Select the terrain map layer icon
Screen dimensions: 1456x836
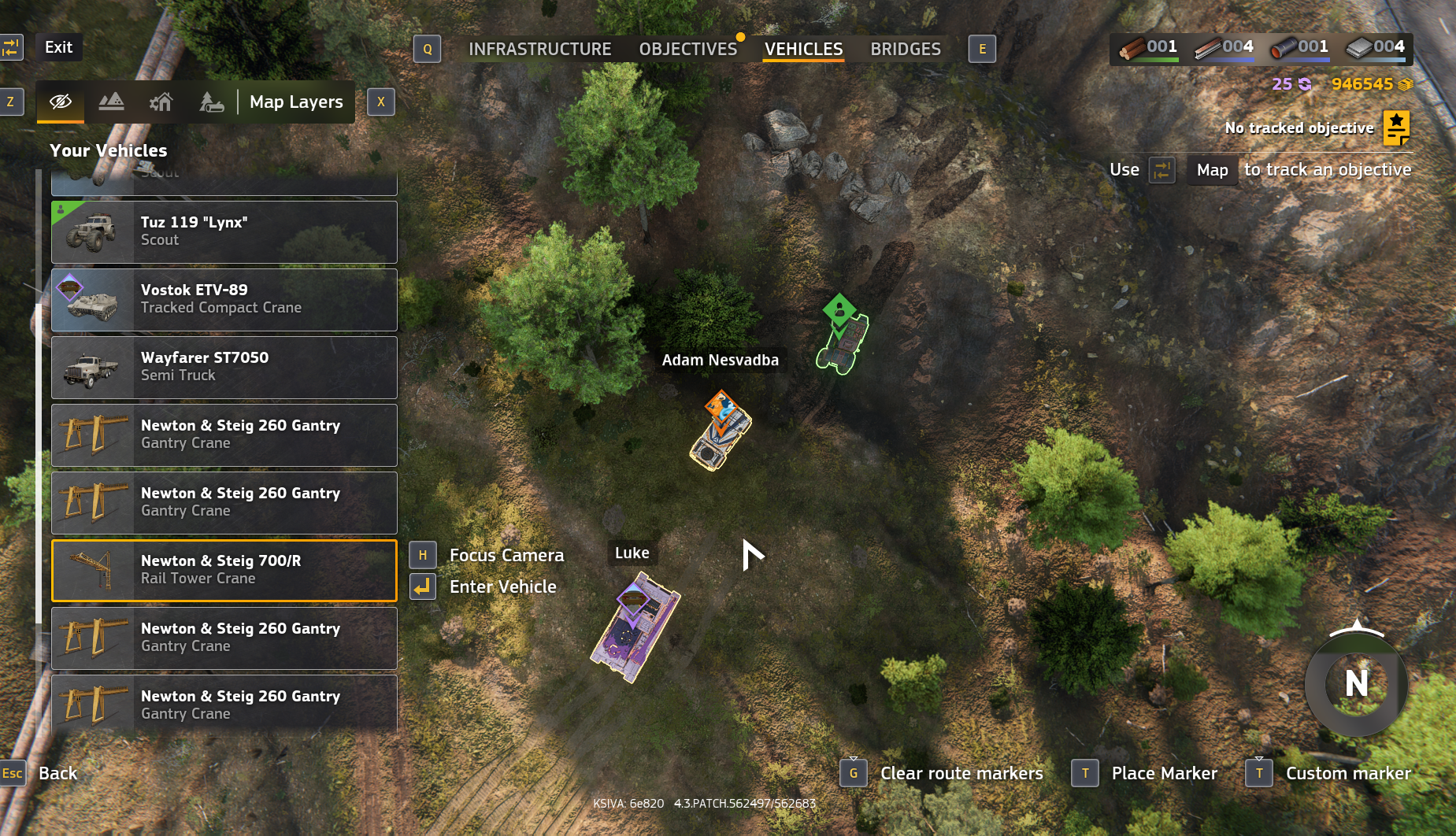pos(111,102)
